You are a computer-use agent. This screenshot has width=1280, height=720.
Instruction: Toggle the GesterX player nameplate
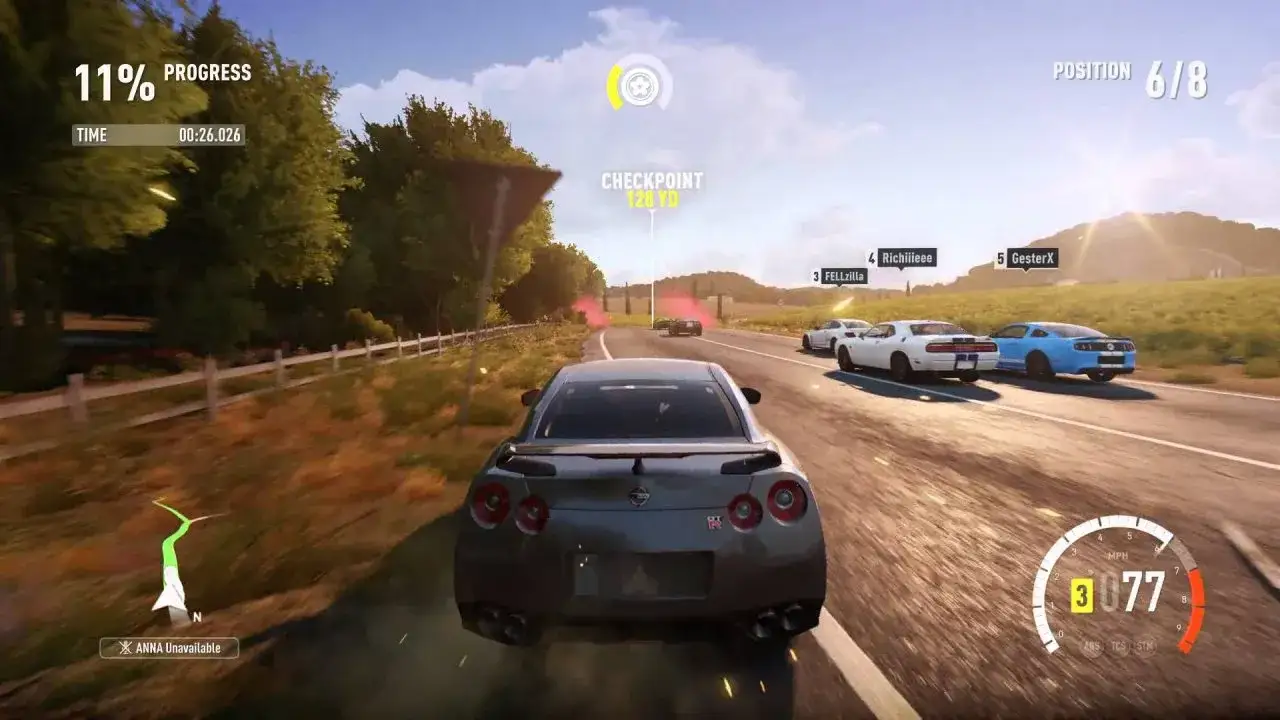point(1032,257)
